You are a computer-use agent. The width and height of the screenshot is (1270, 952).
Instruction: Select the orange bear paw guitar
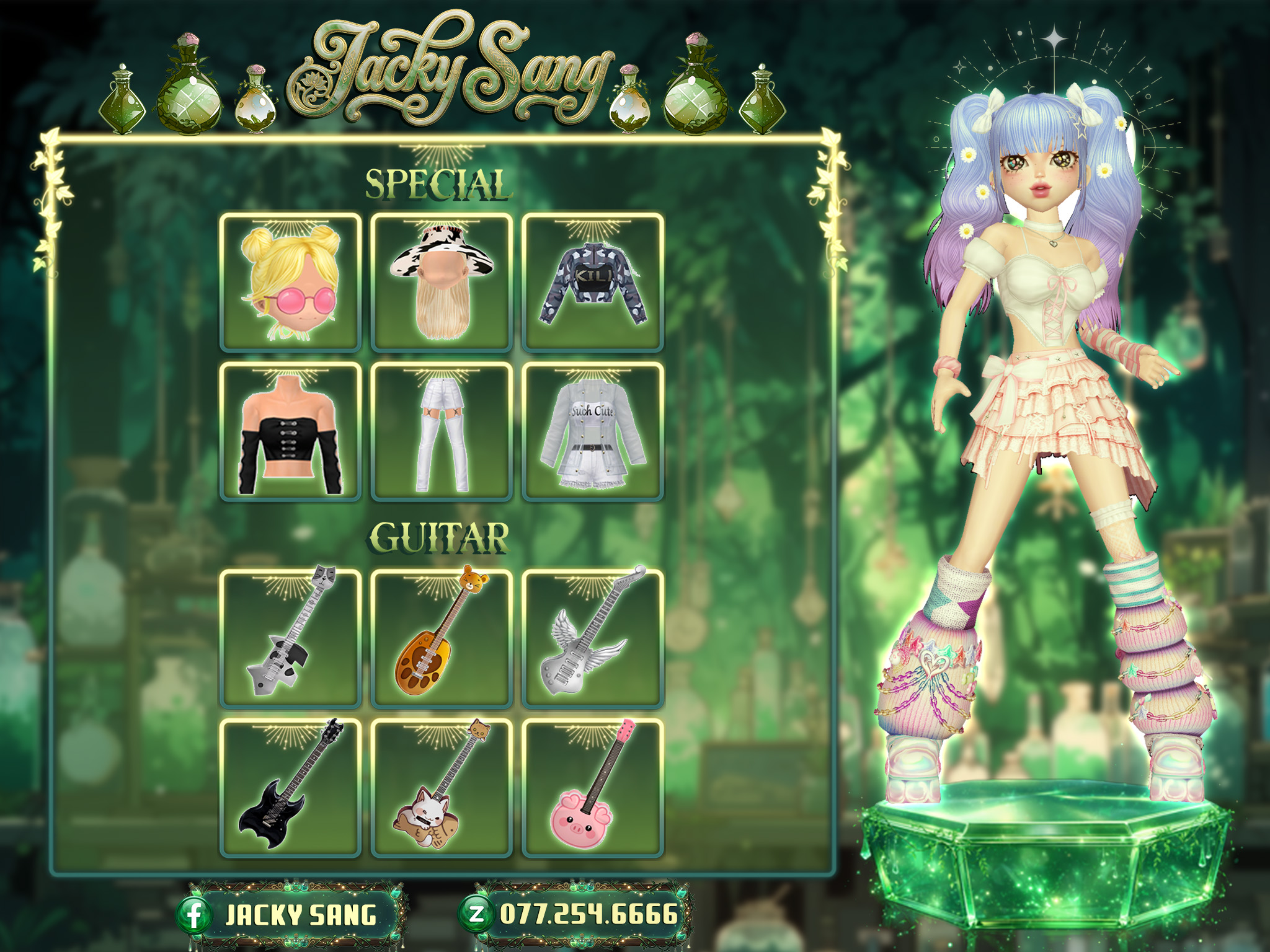[442, 638]
